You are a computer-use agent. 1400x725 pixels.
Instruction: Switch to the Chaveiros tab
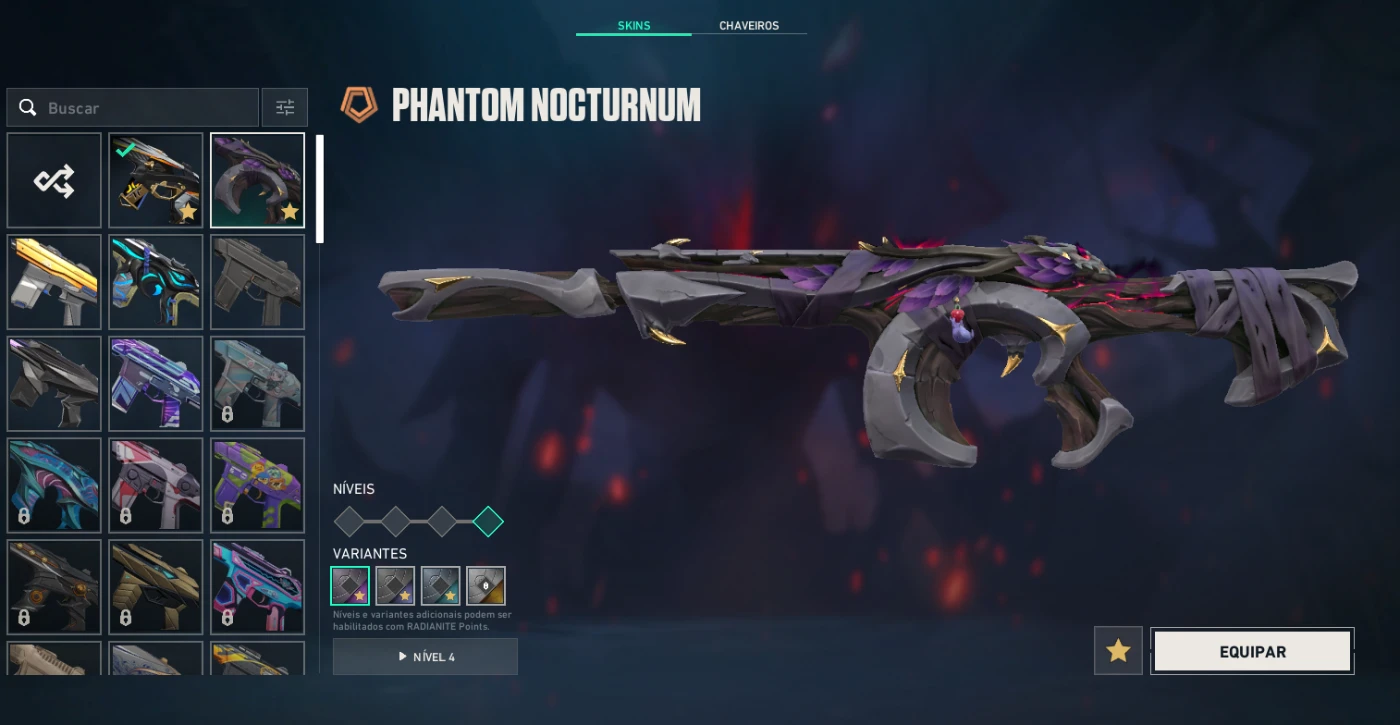748,26
